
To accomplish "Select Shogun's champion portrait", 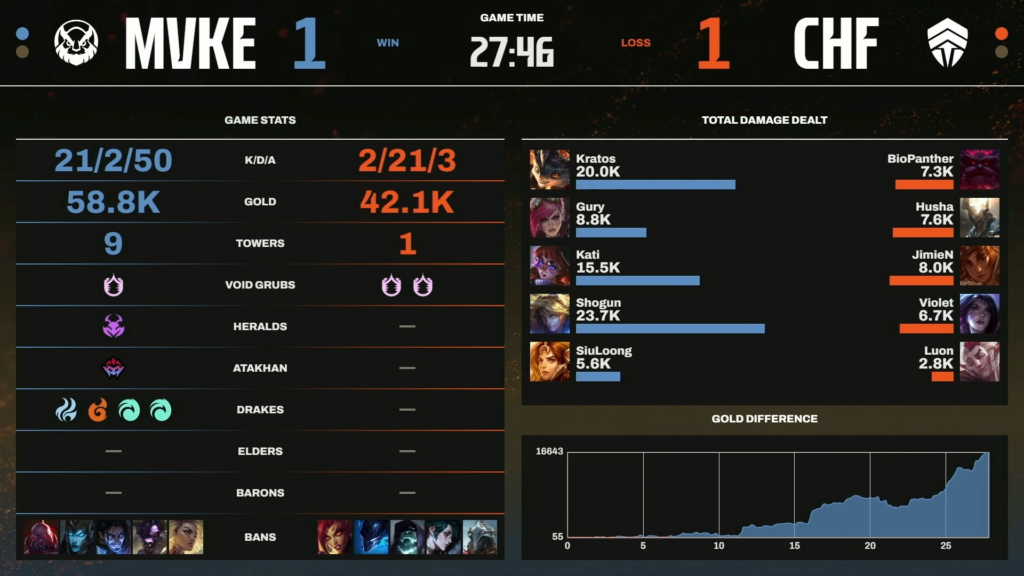I will (549, 313).
